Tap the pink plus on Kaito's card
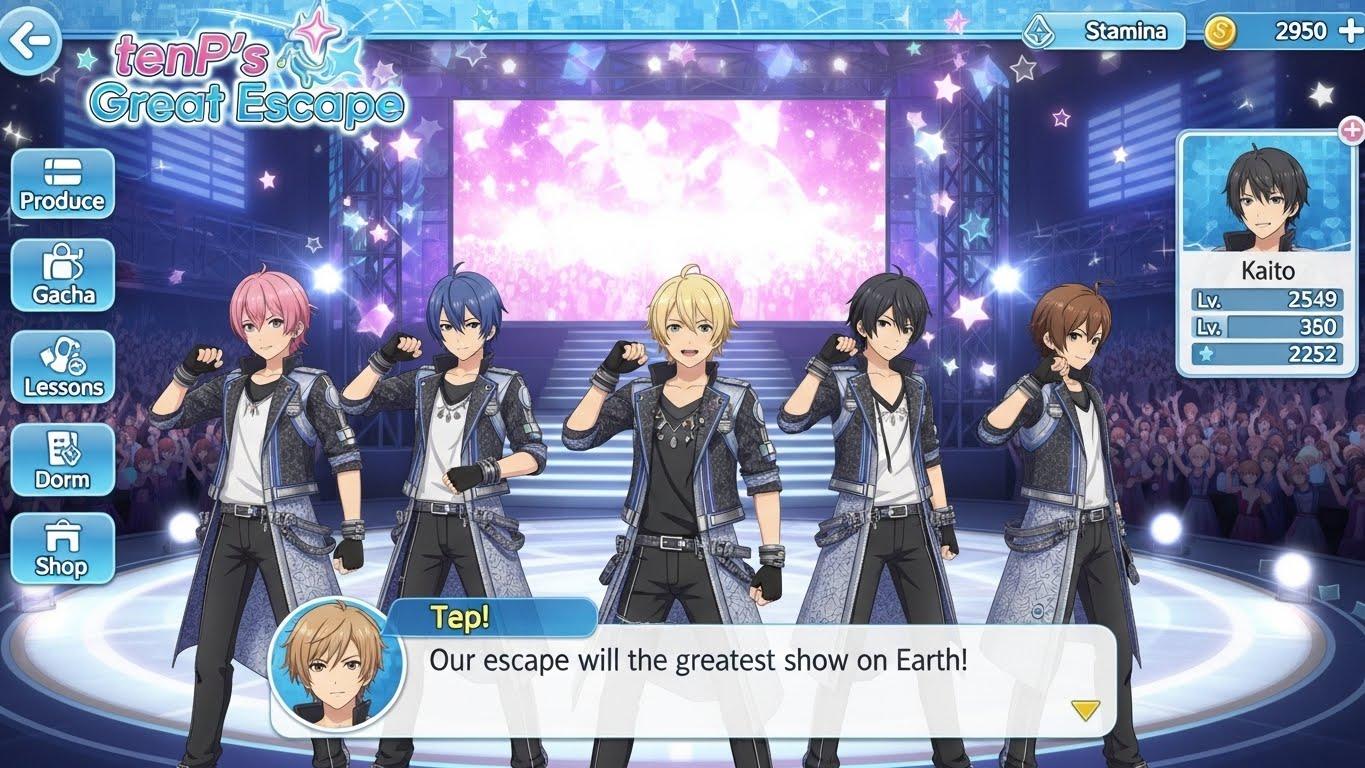Screen dimensions: 1365x768 click(1351, 129)
